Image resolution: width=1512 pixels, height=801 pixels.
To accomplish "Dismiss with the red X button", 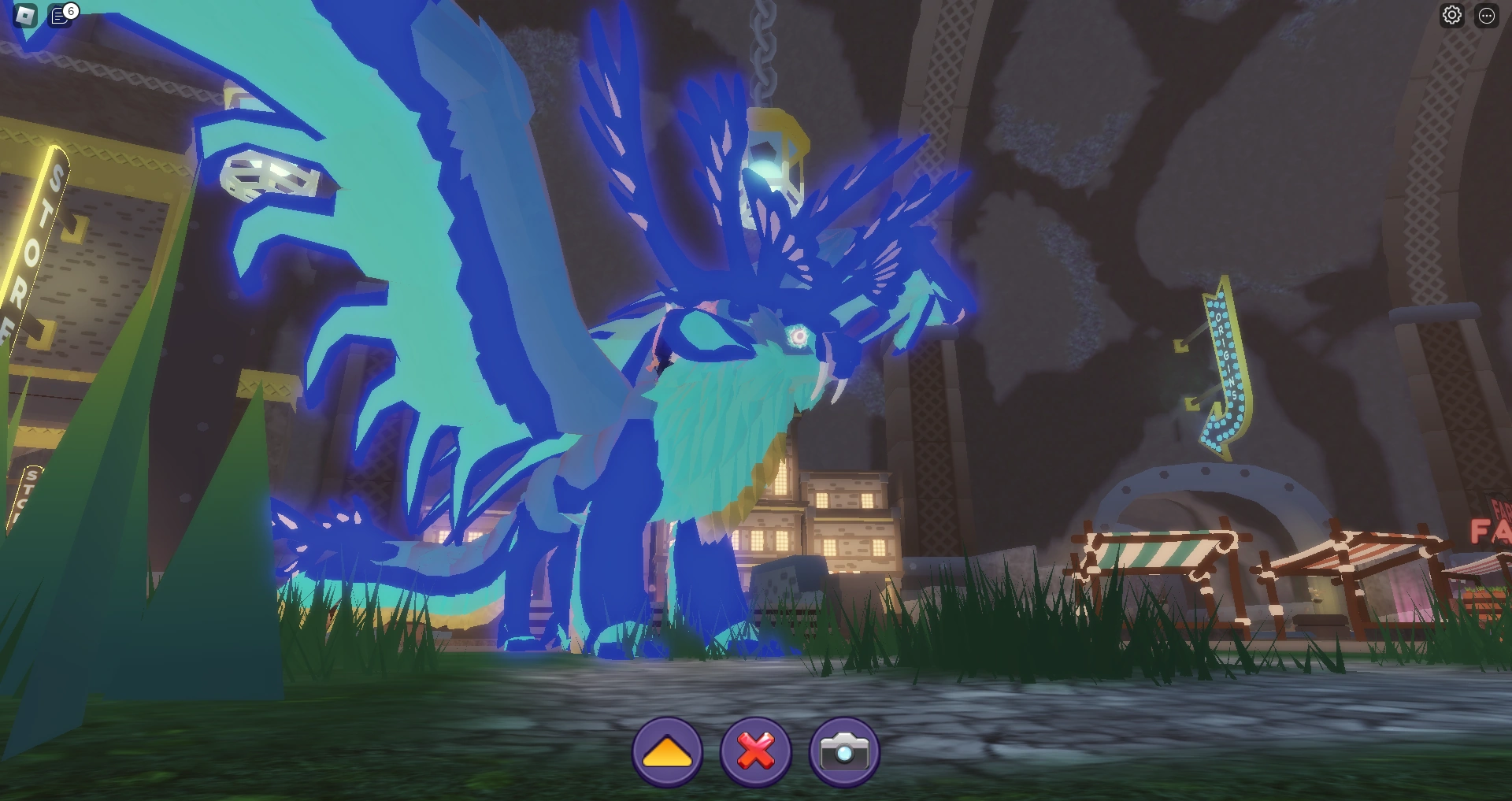I will tap(754, 751).
